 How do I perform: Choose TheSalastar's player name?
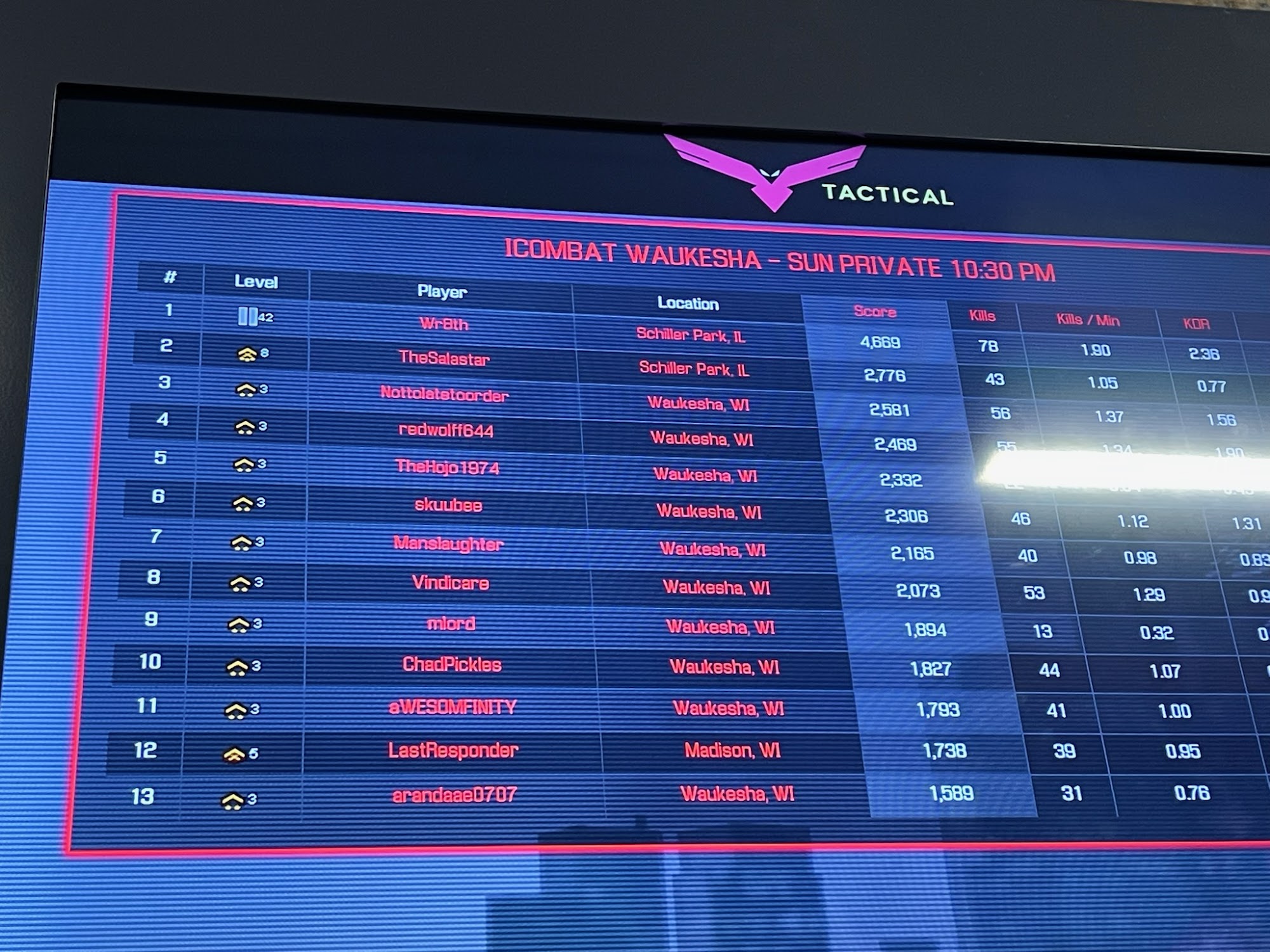pyautogui.click(x=444, y=359)
